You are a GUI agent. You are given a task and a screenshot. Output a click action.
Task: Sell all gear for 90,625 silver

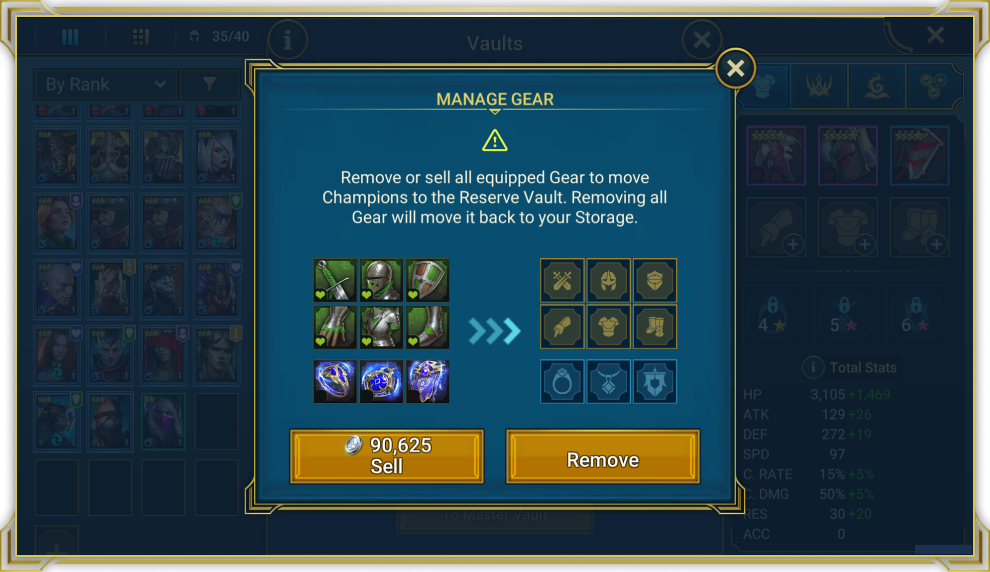click(x=386, y=456)
